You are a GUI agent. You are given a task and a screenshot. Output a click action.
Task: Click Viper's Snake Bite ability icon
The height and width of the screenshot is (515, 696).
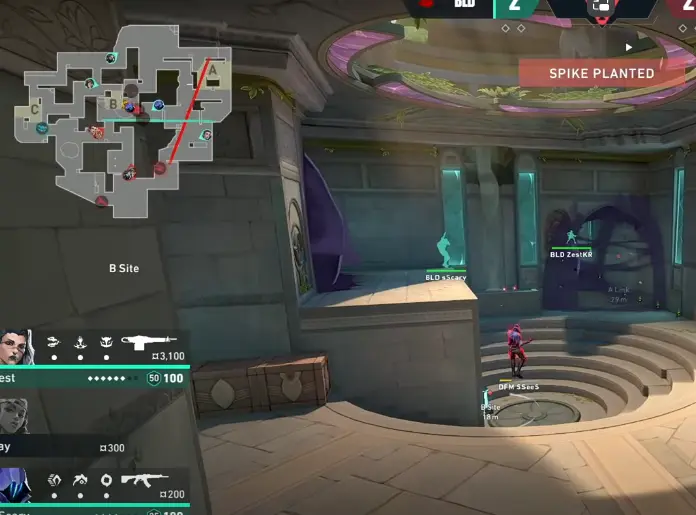tap(54, 341)
